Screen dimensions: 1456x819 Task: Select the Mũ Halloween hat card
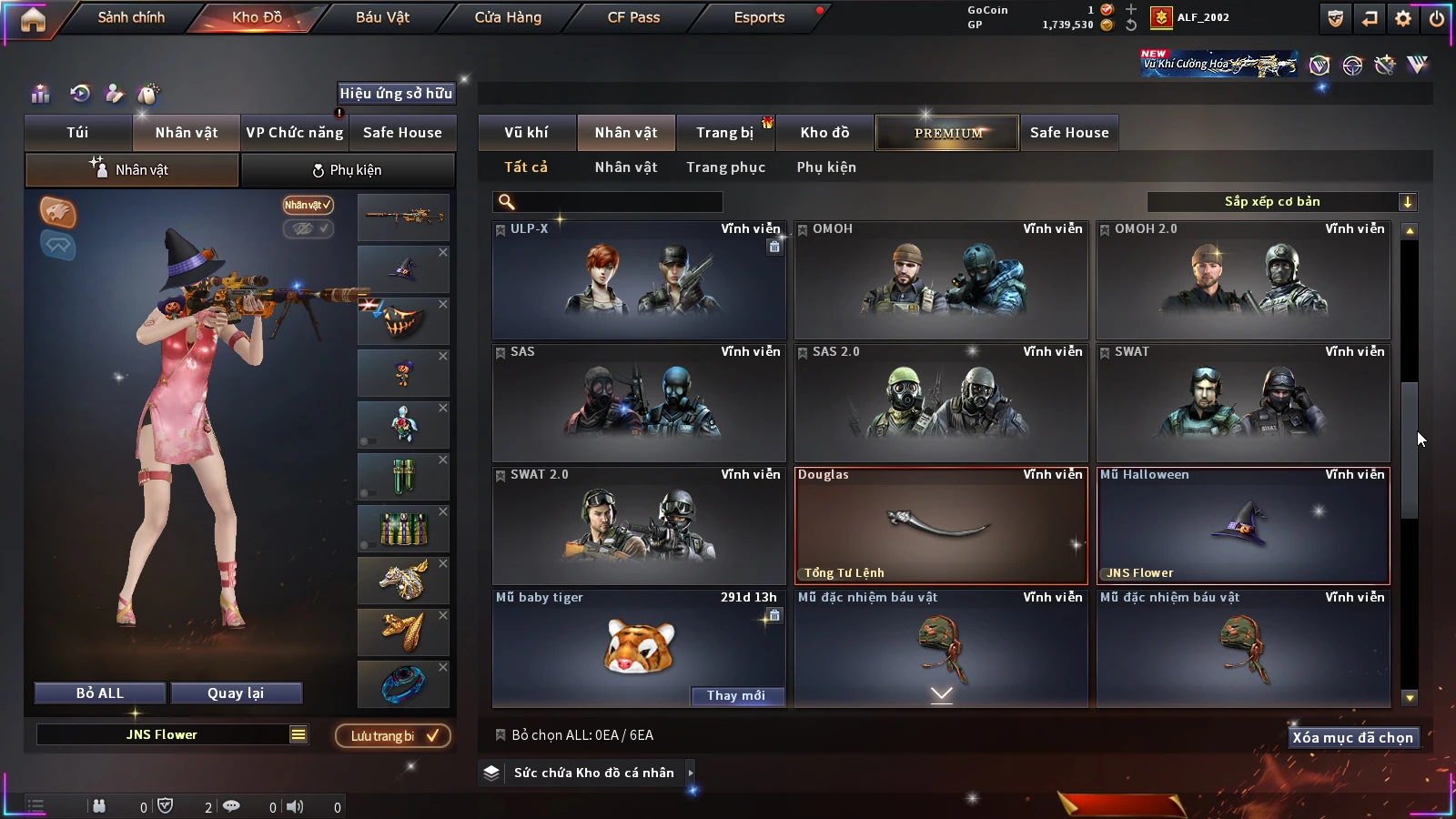(1243, 525)
